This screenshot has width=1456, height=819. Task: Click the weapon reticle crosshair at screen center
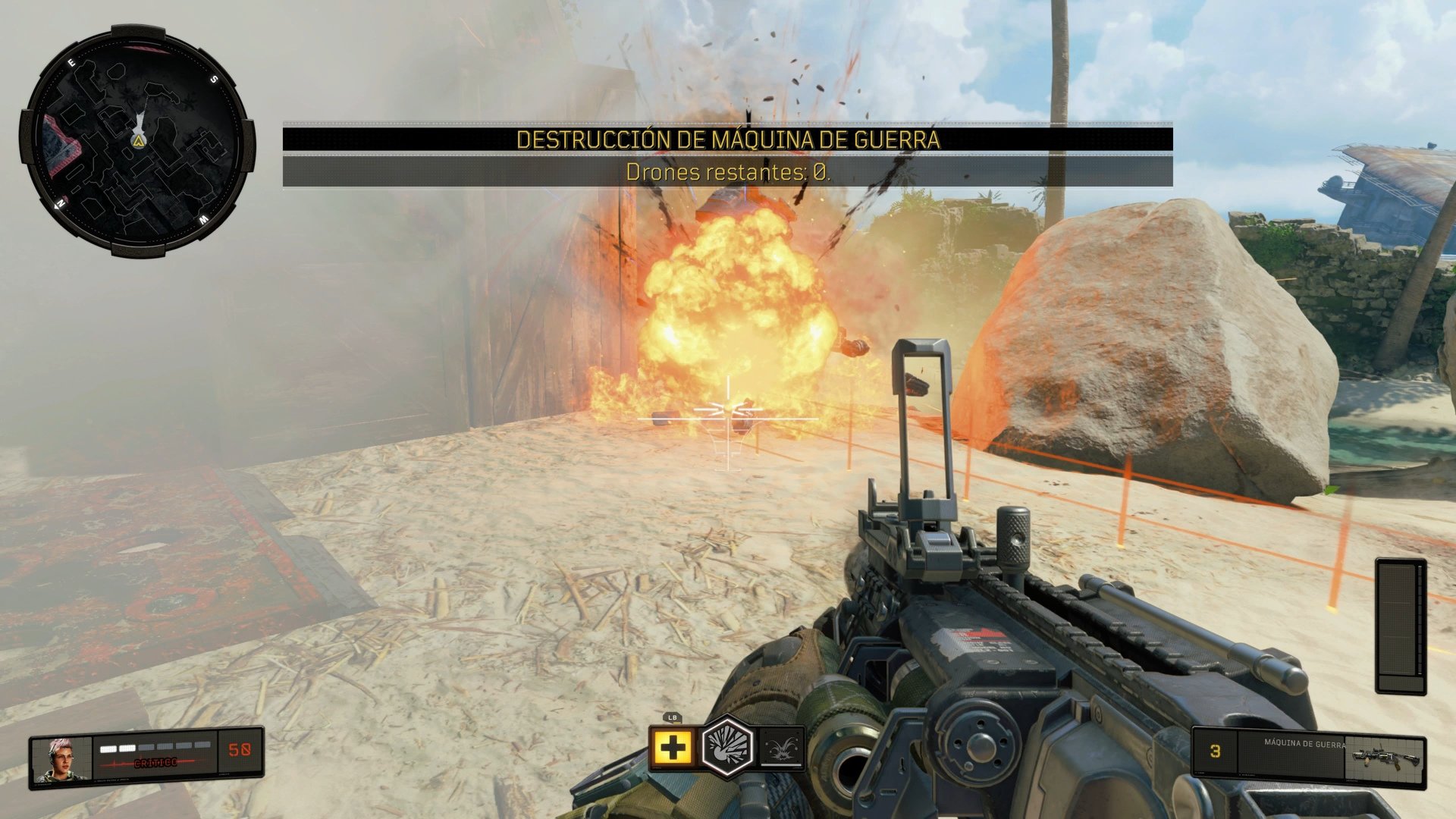click(728, 409)
